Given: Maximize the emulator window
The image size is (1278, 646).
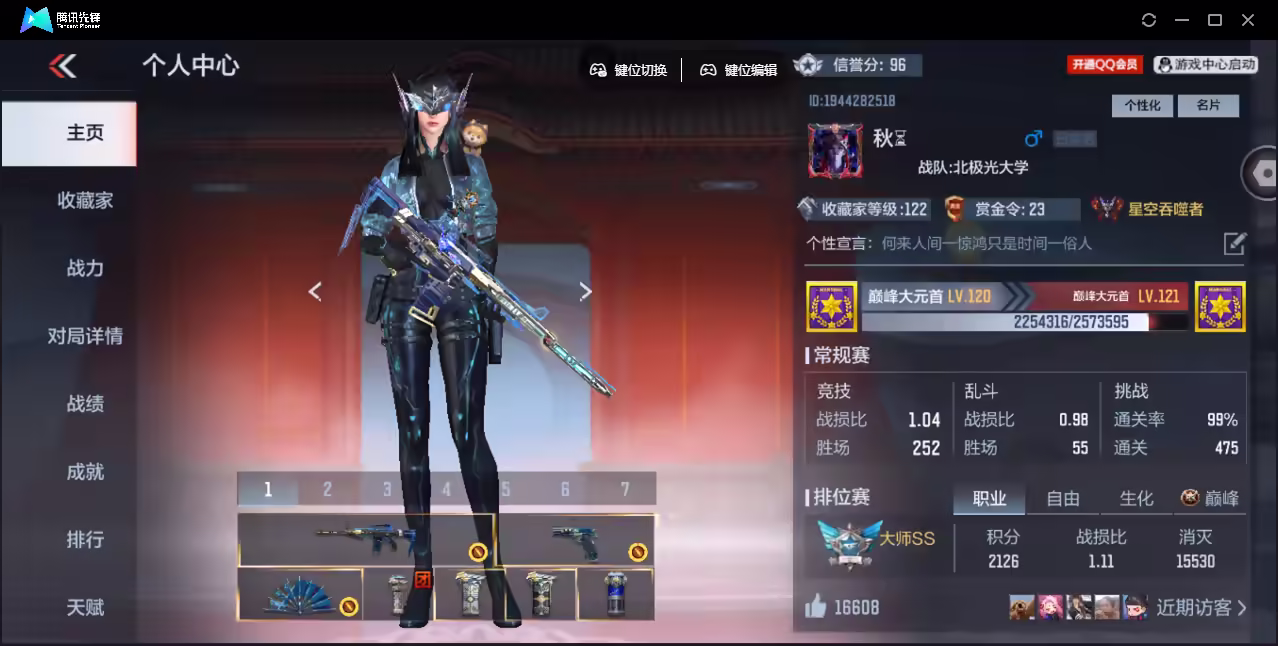Looking at the screenshot, I should [x=1215, y=20].
